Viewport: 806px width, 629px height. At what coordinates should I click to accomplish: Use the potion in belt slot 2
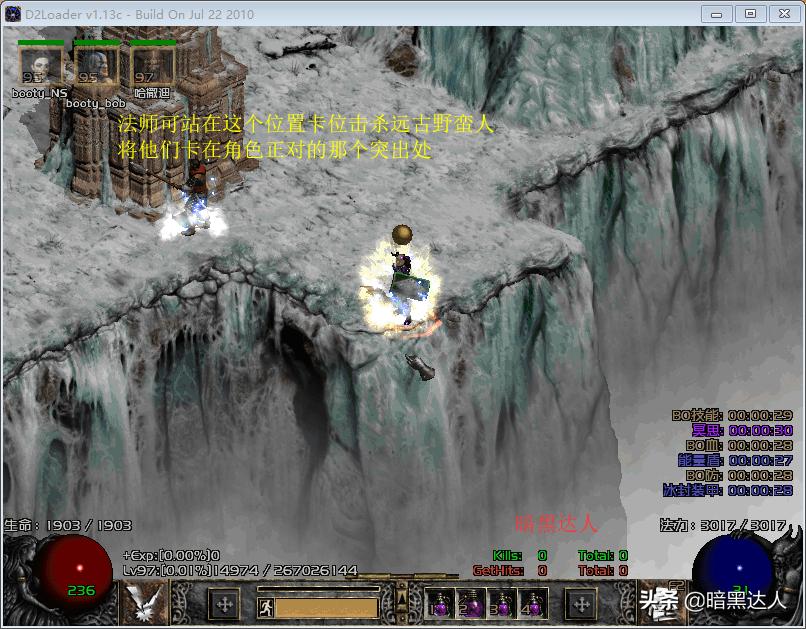pos(471,604)
